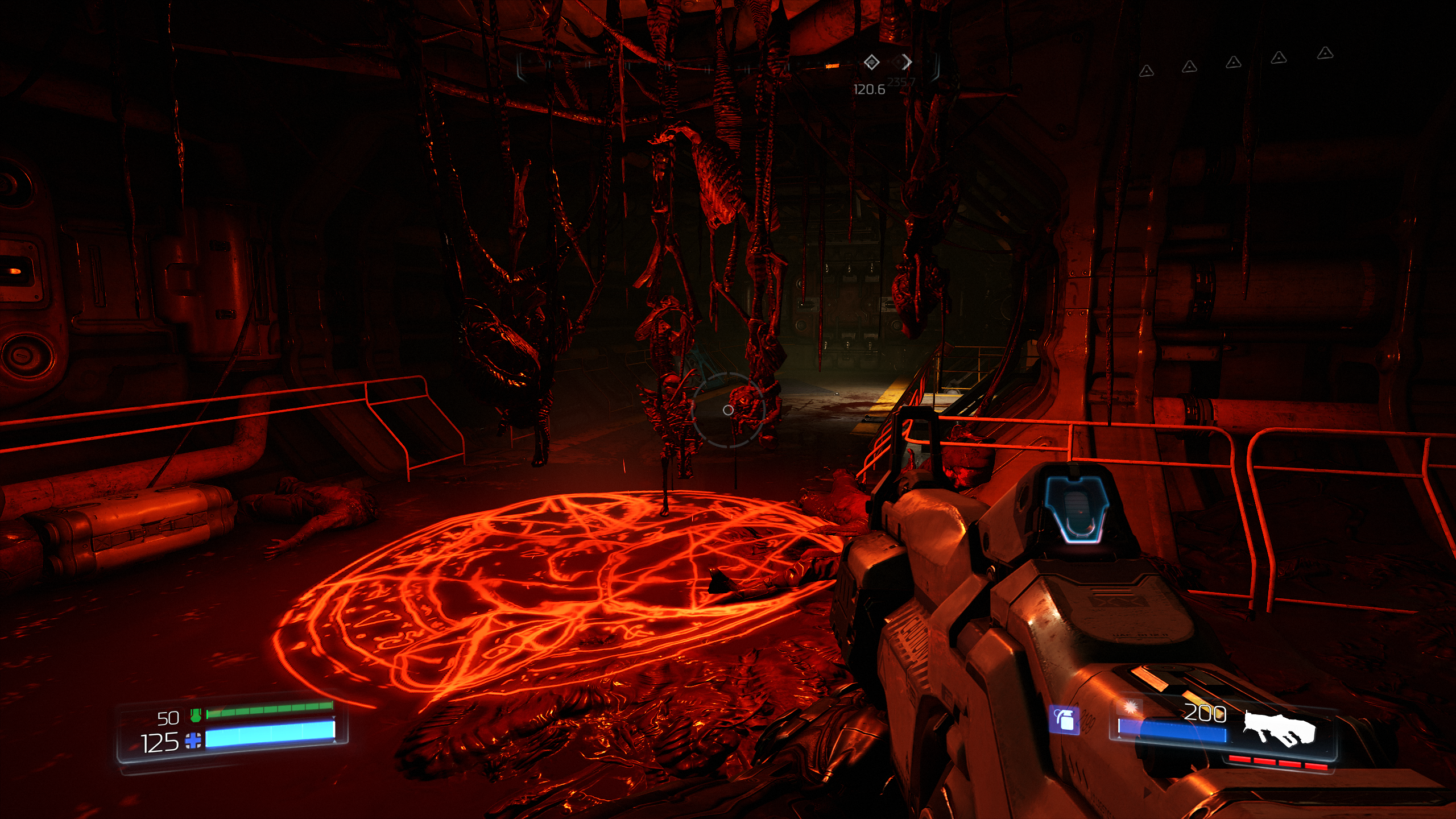Viewport: 1456px width, 819px height.
Task: Click the blue health cross icon
Action: [193, 741]
